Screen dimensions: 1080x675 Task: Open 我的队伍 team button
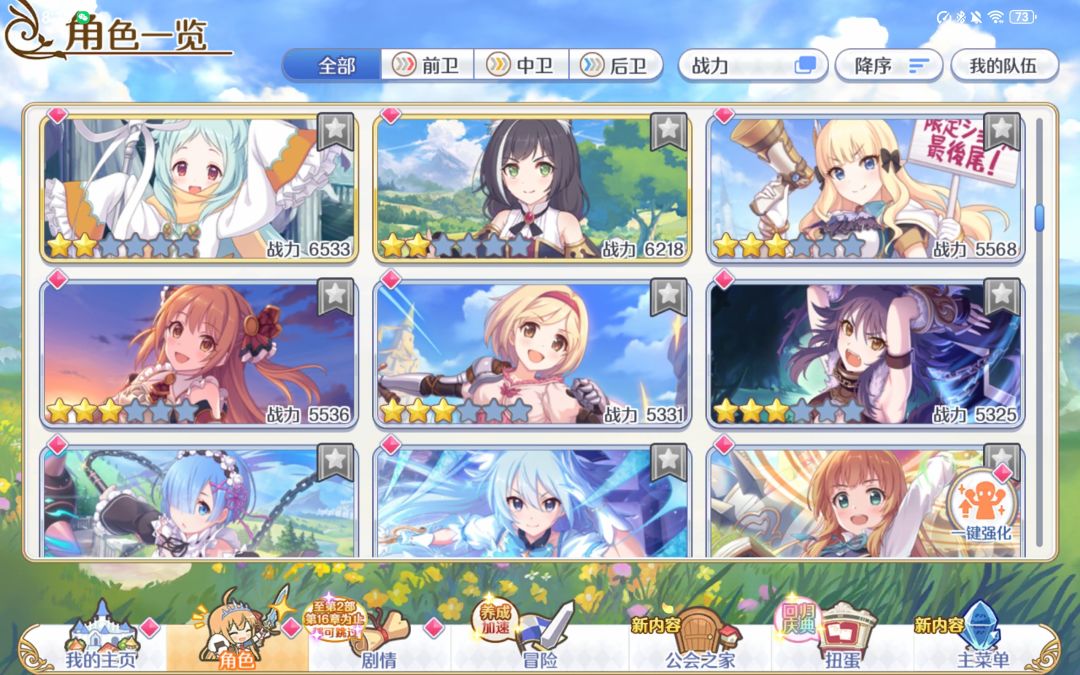[1002, 66]
